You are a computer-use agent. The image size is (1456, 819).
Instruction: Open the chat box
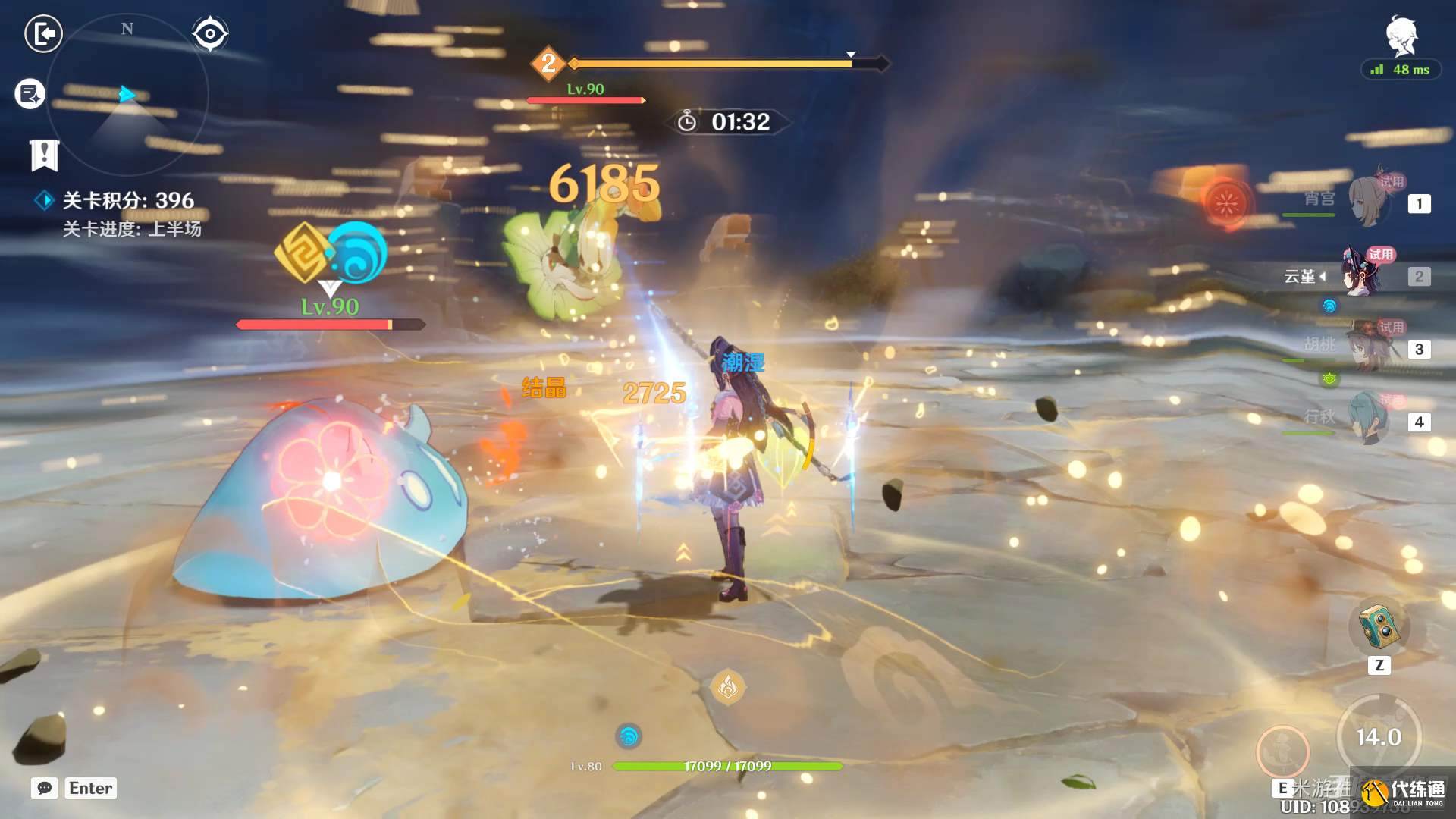(45, 788)
